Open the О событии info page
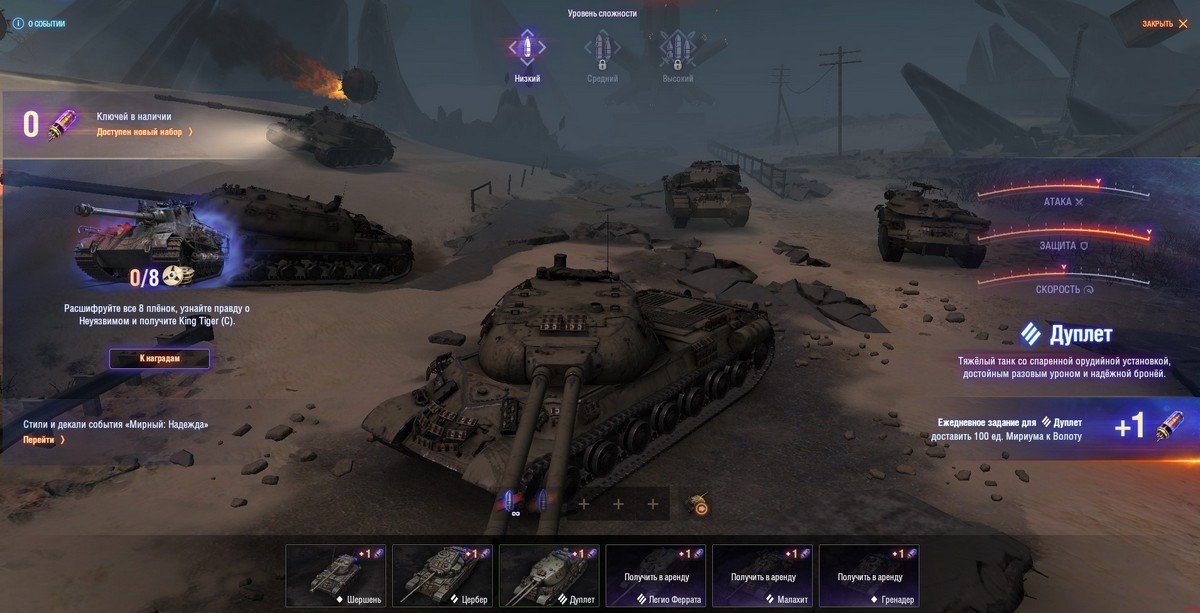This screenshot has height=613, width=1200. (x=40, y=23)
